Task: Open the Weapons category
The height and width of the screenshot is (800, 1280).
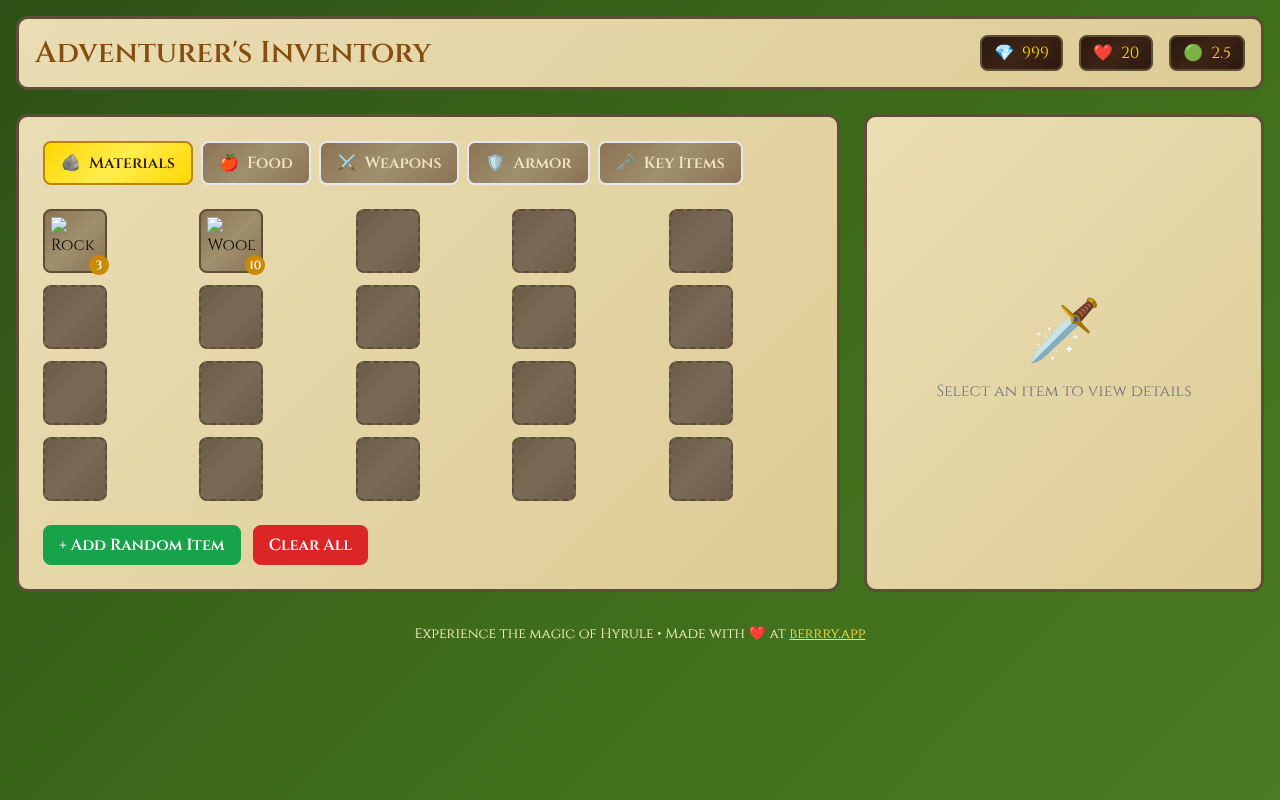Action: click(389, 162)
